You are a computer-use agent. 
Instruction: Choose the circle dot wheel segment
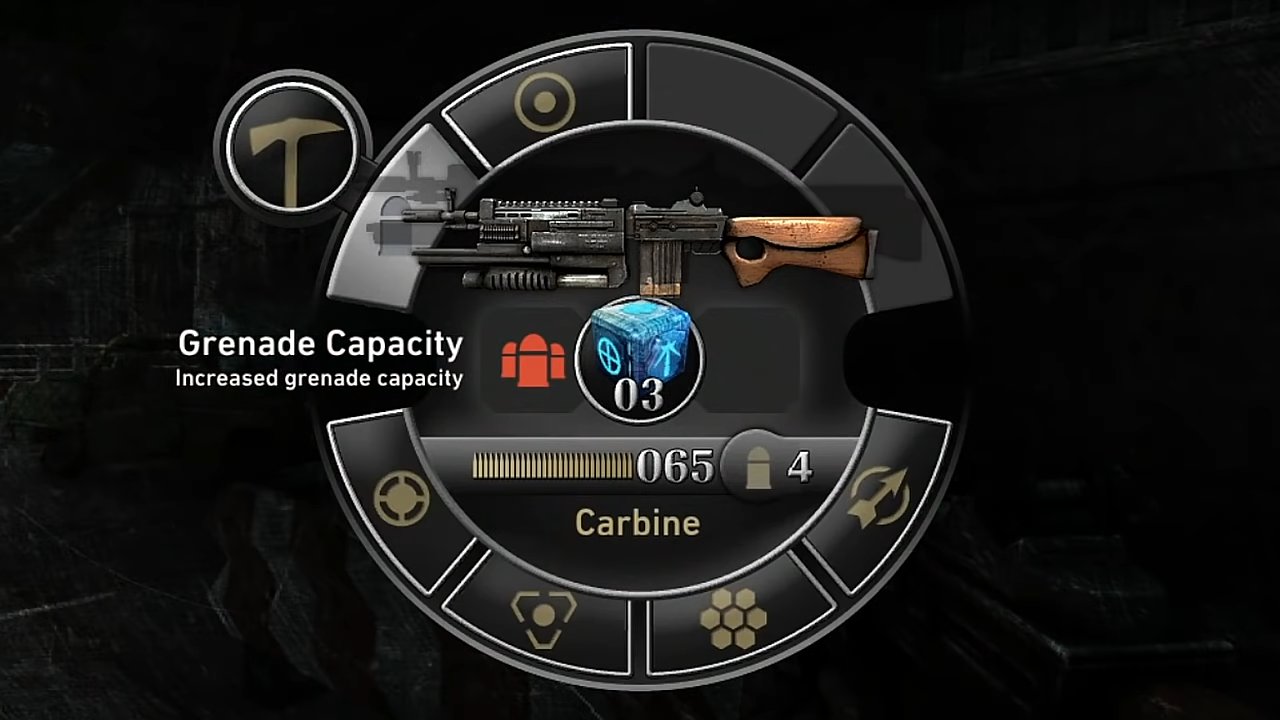[x=544, y=102]
